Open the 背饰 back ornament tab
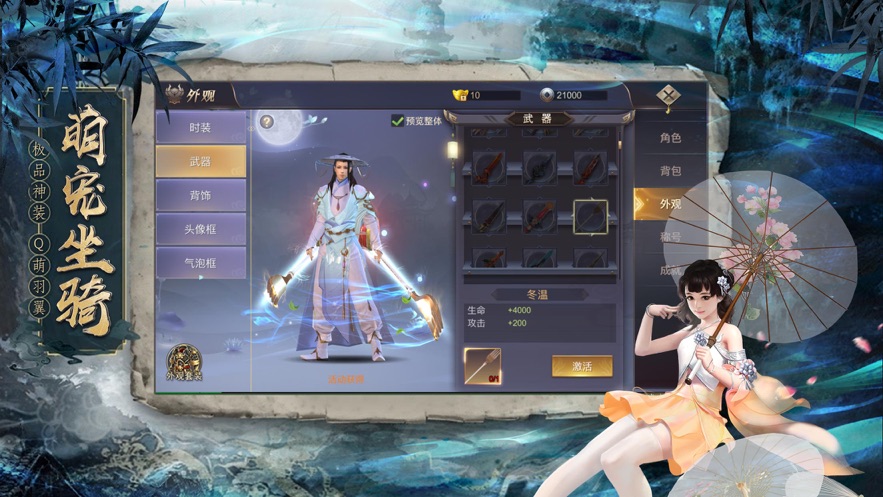 [x=200, y=196]
